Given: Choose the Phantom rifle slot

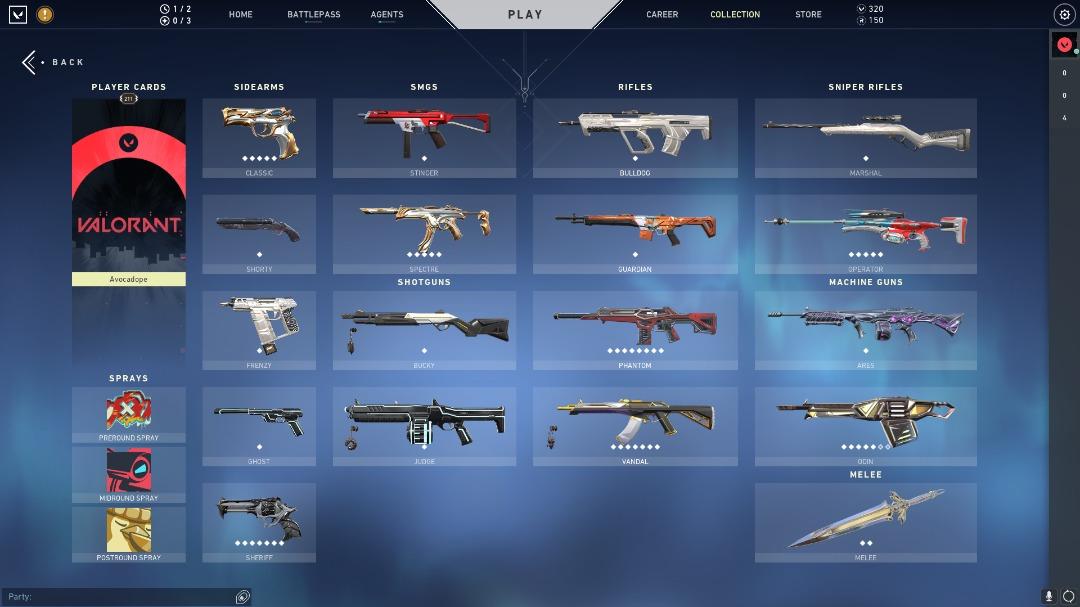Looking at the screenshot, I should (635, 330).
